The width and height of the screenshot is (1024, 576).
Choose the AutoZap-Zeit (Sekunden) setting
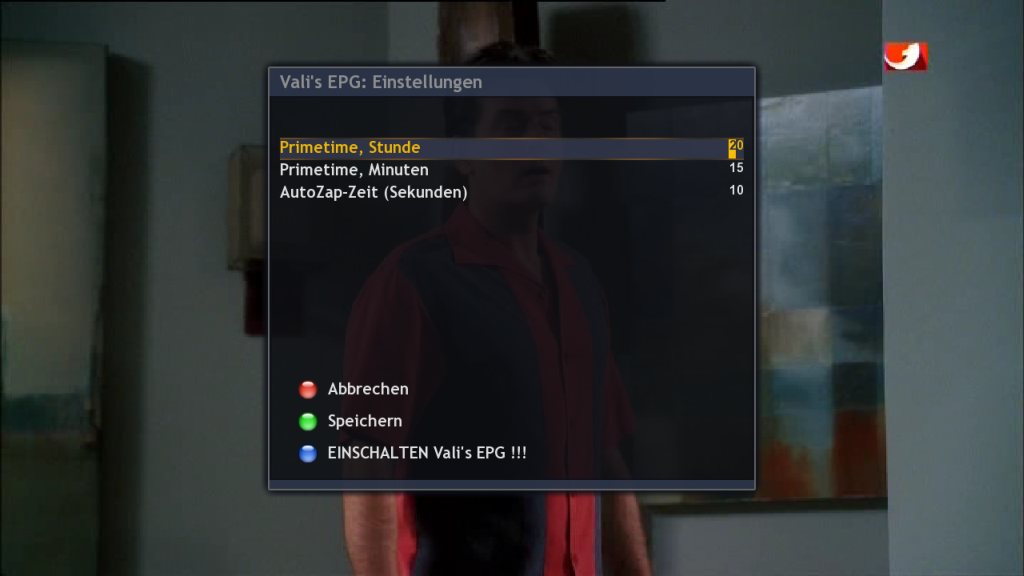[x=373, y=192]
